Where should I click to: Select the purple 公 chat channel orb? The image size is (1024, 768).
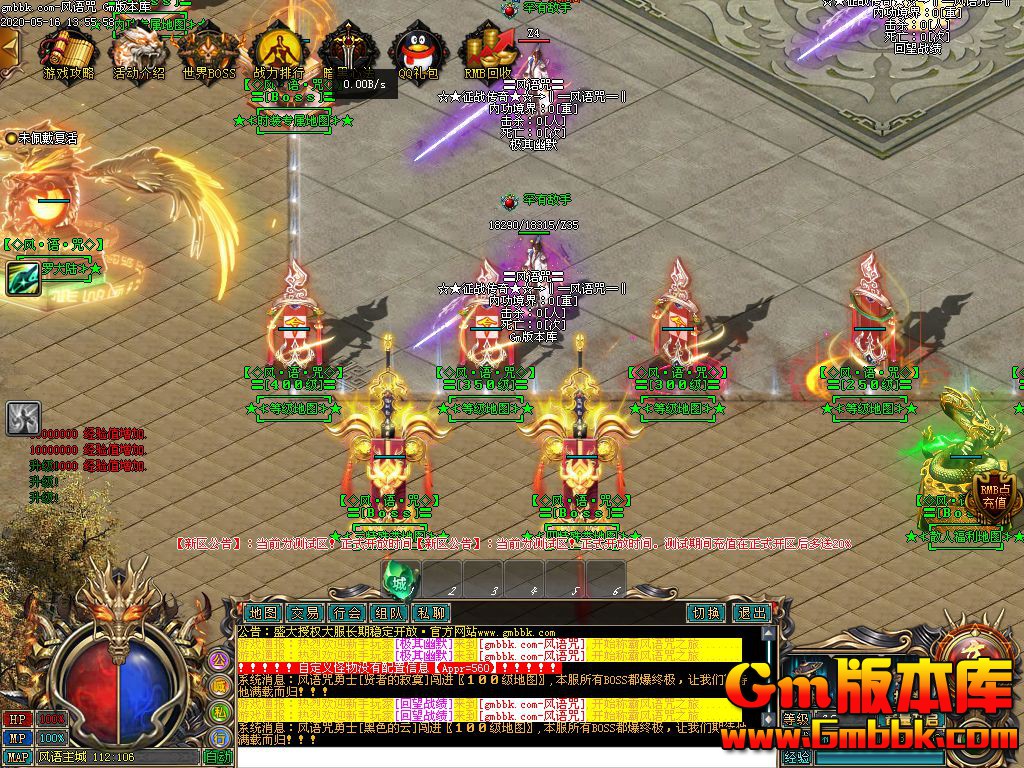(219, 660)
